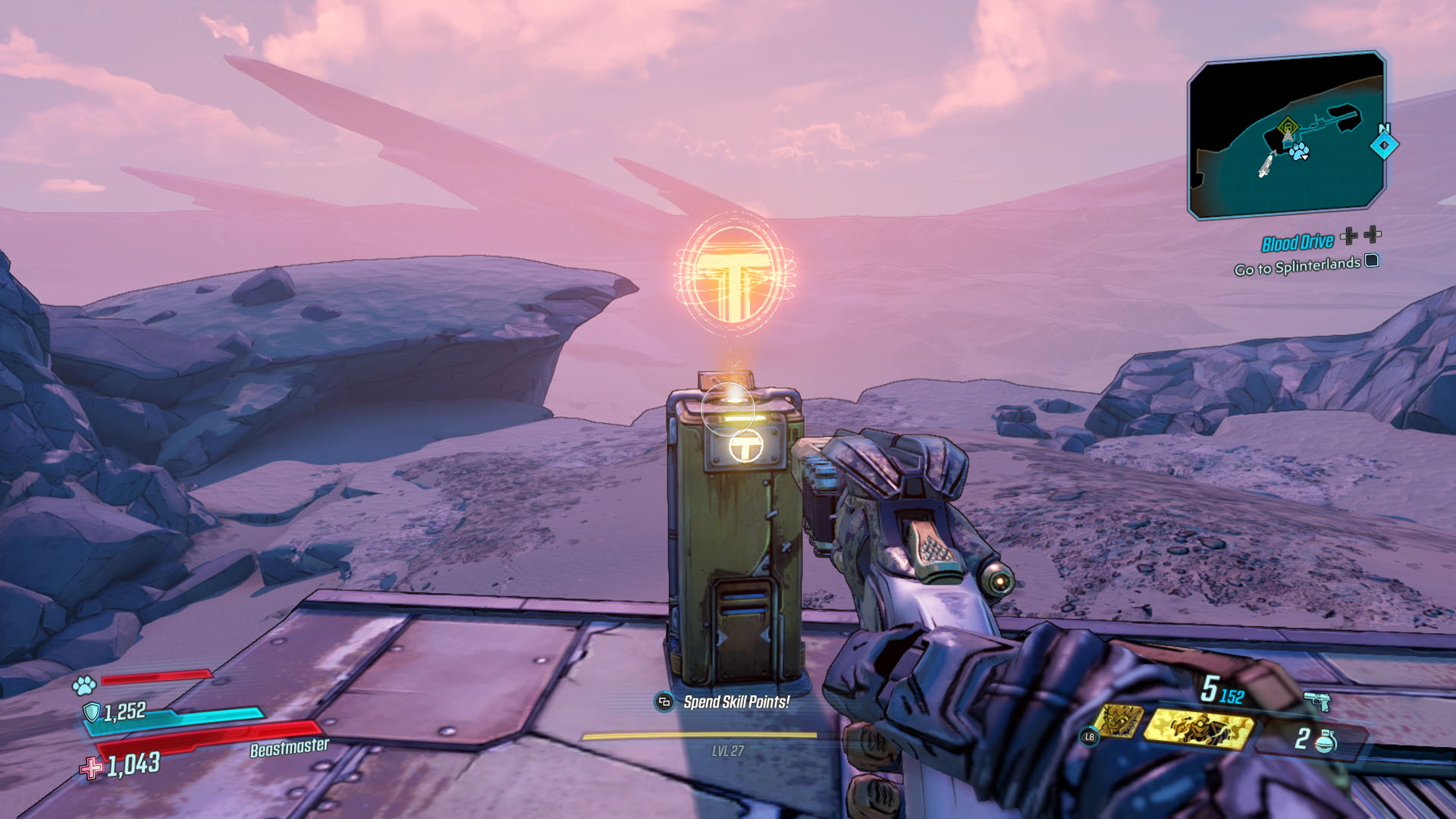
Task: Click the pistol weapon icon
Action: (x=1317, y=700)
